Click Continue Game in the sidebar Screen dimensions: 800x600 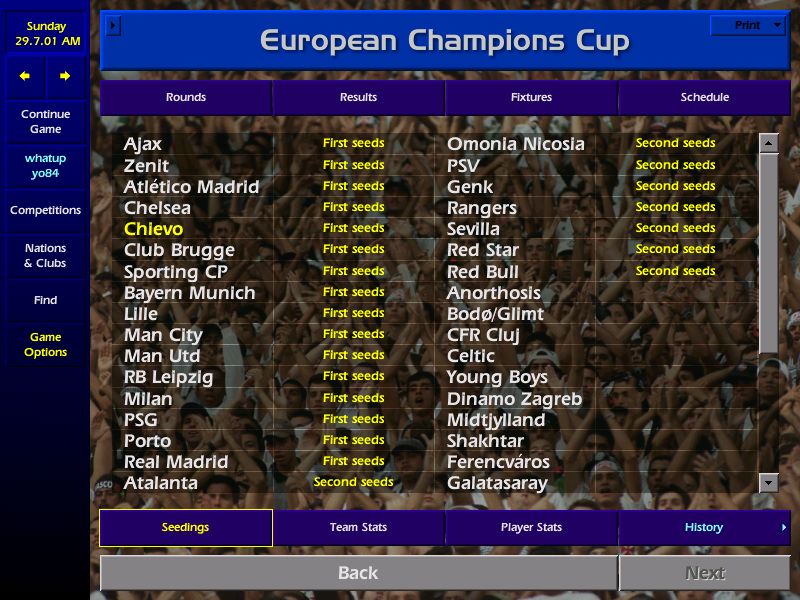click(x=46, y=121)
